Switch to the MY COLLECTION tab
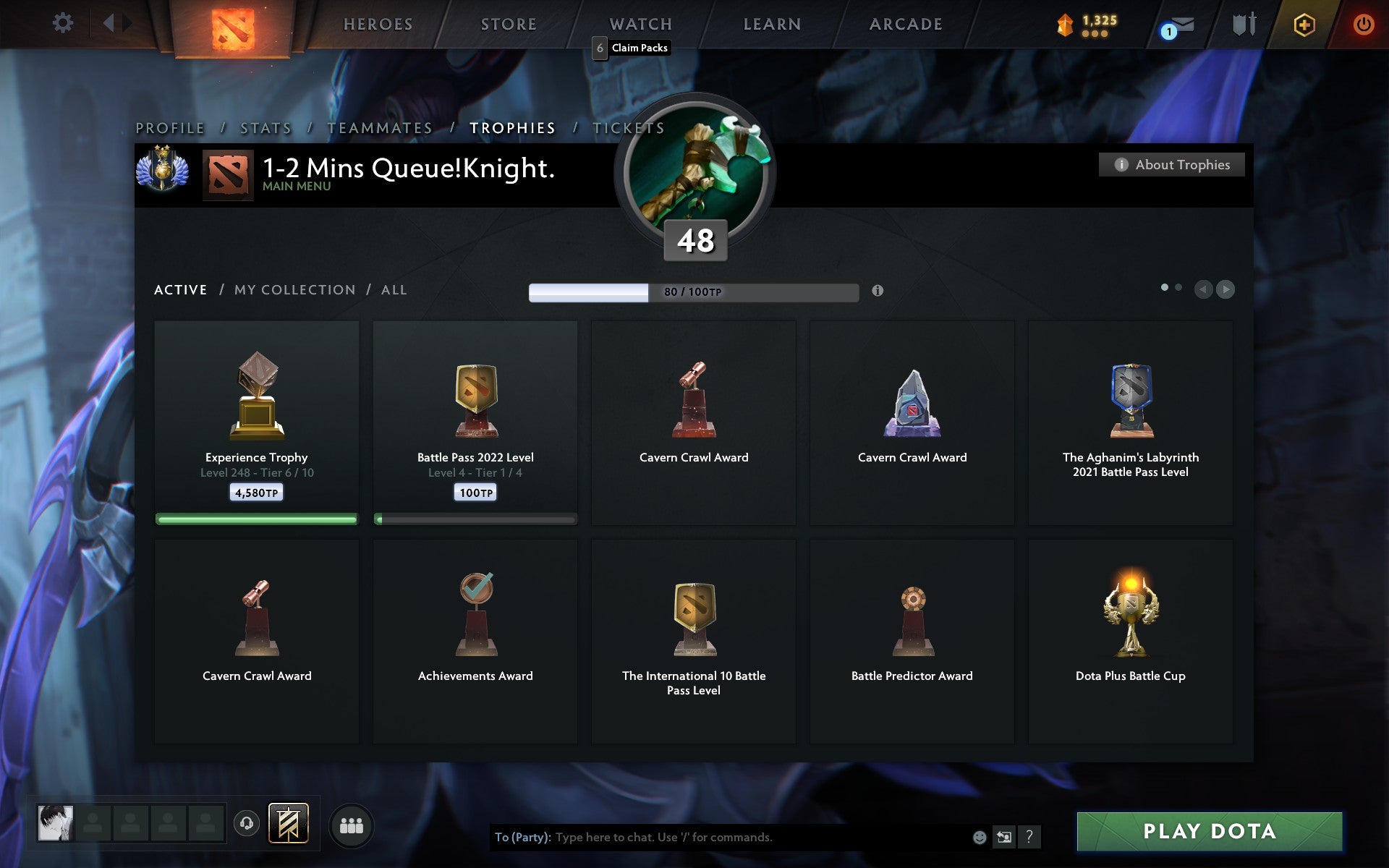This screenshot has width=1389, height=868. point(294,289)
